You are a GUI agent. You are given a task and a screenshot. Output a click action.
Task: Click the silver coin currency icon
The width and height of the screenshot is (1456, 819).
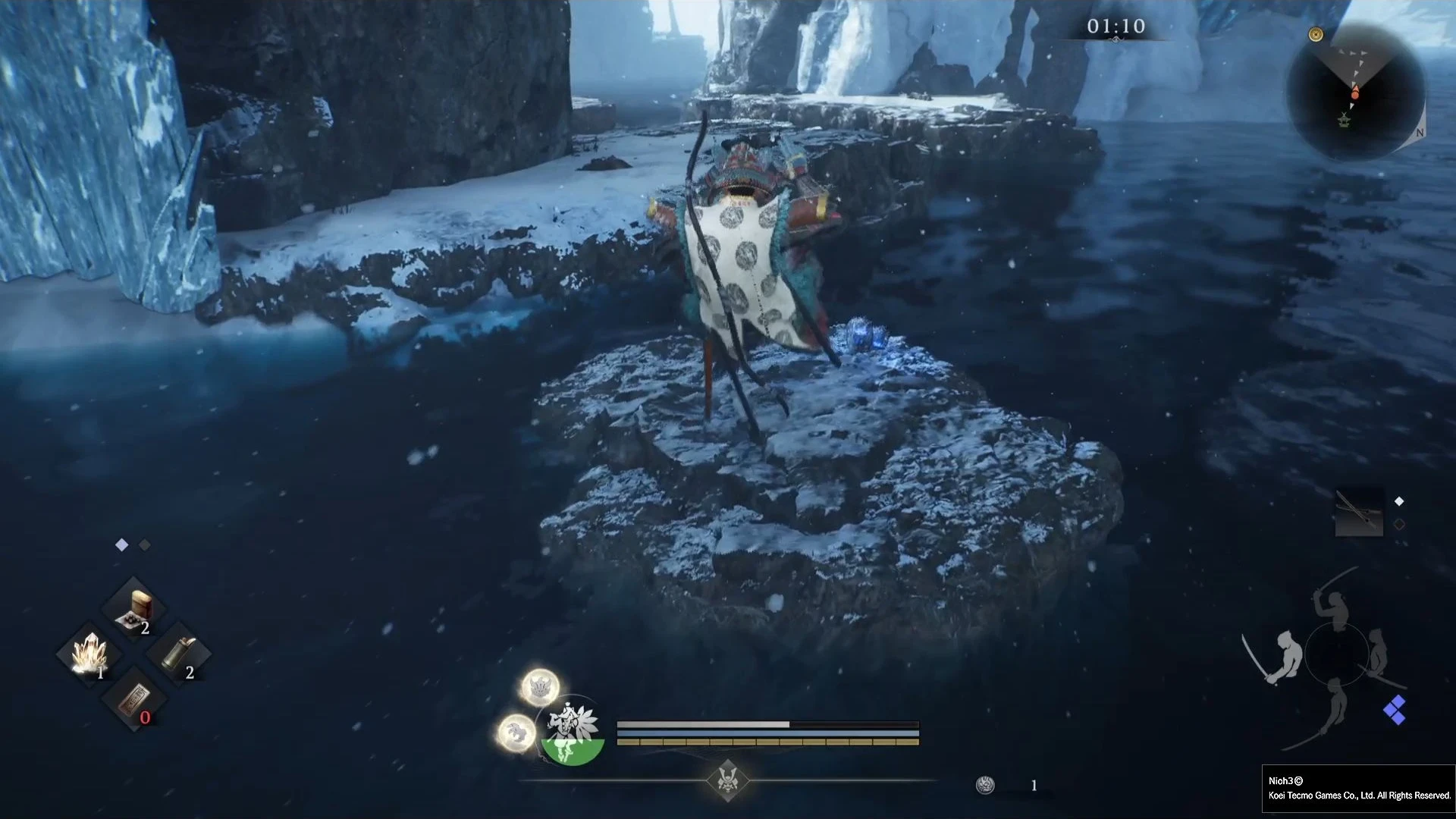pyautogui.click(x=984, y=785)
